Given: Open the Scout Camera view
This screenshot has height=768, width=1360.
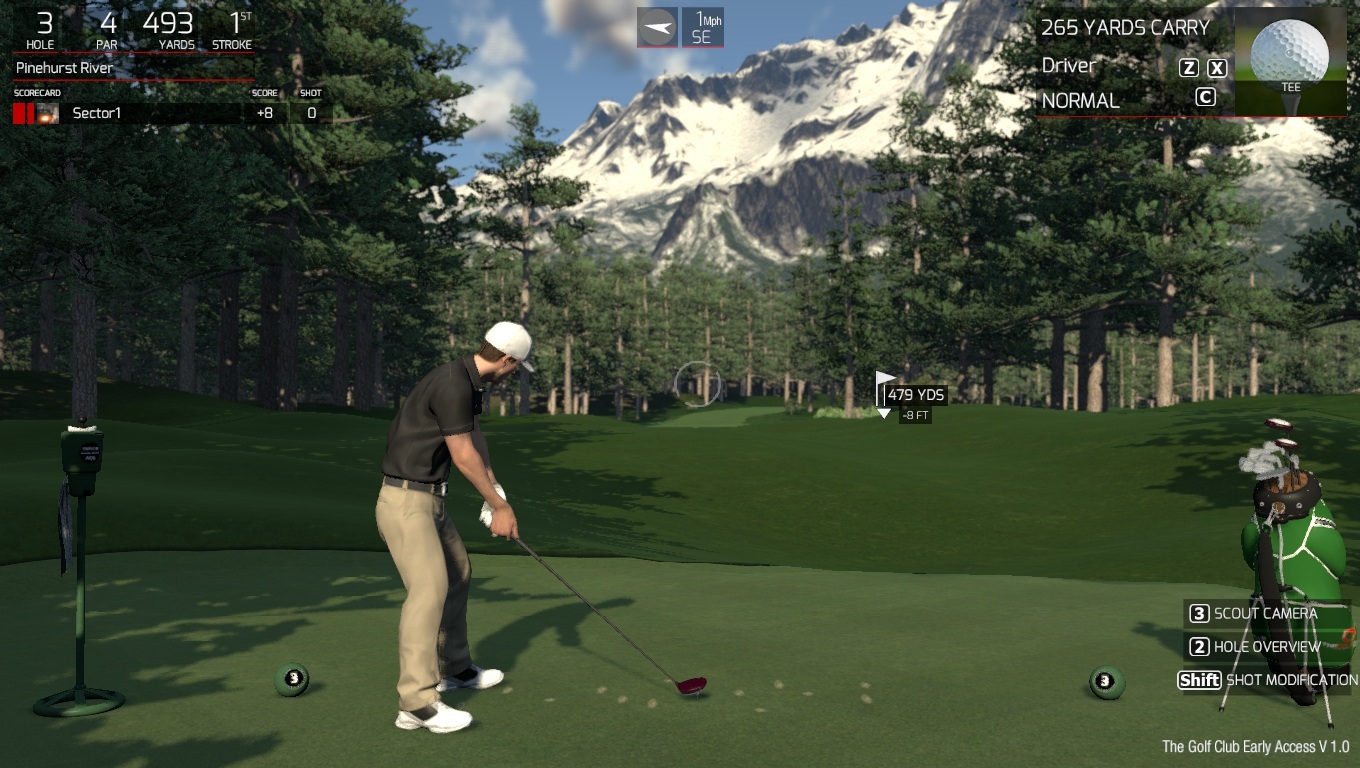Looking at the screenshot, I should click(1264, 614).
